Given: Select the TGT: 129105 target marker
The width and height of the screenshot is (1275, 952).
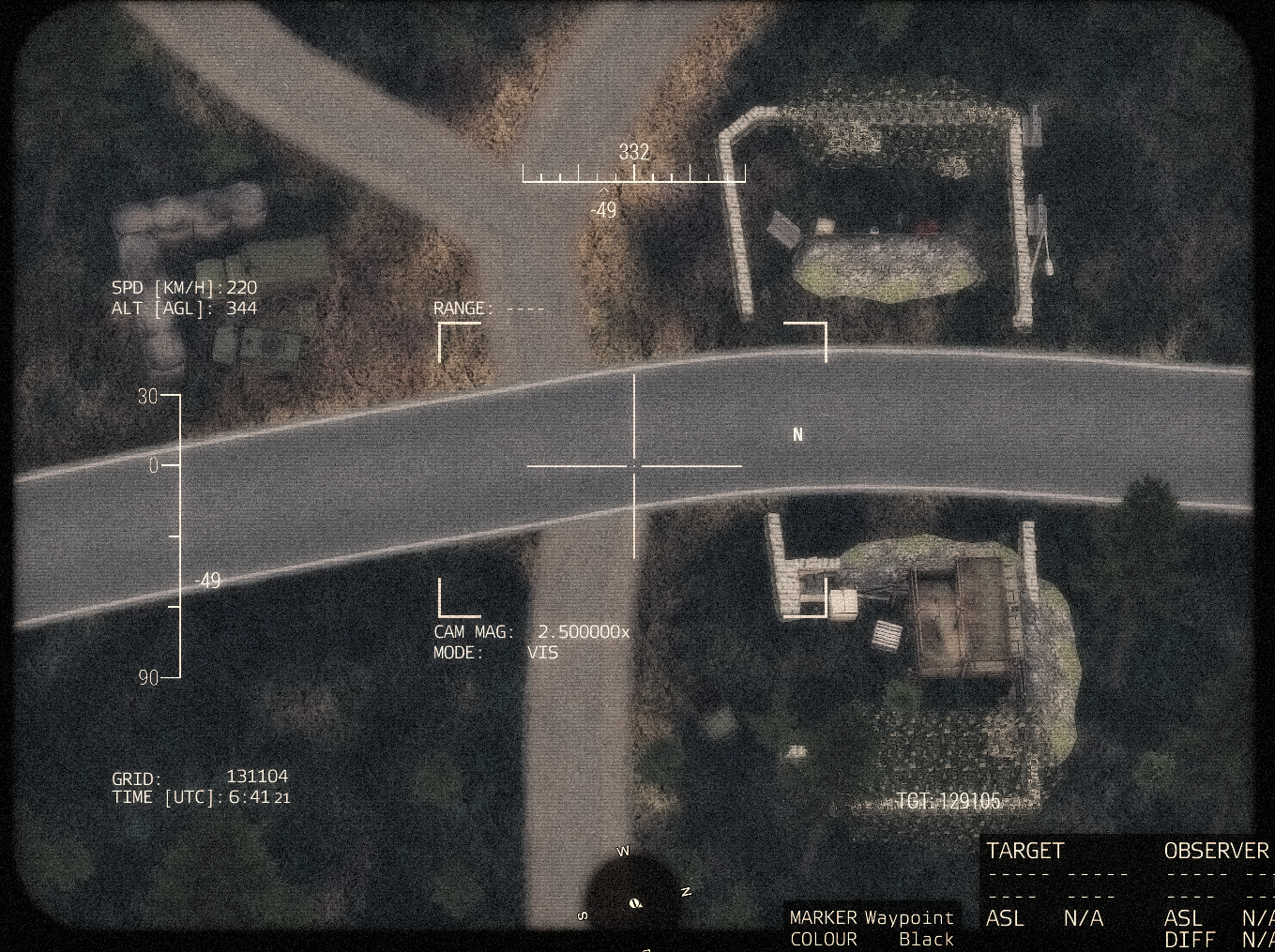Looking at the screenshot, I should [x=949, y=801].
